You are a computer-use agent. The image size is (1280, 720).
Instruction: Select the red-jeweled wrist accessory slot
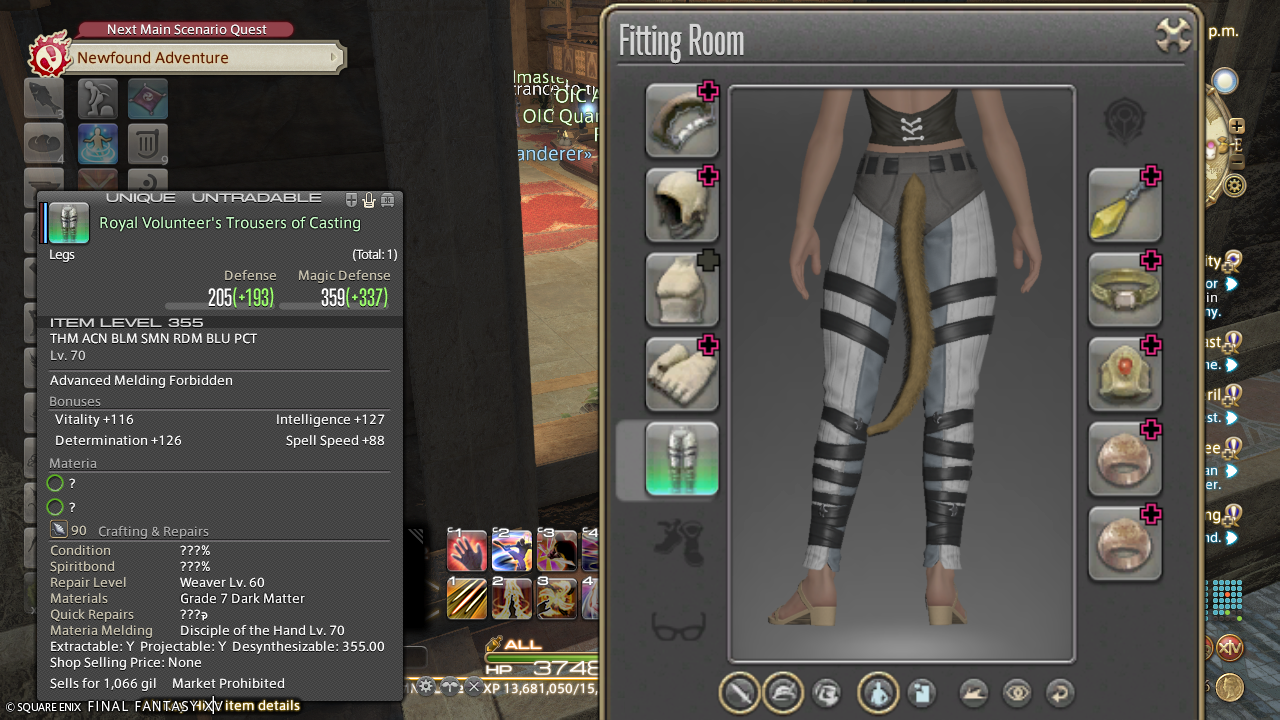(1125, 375)
